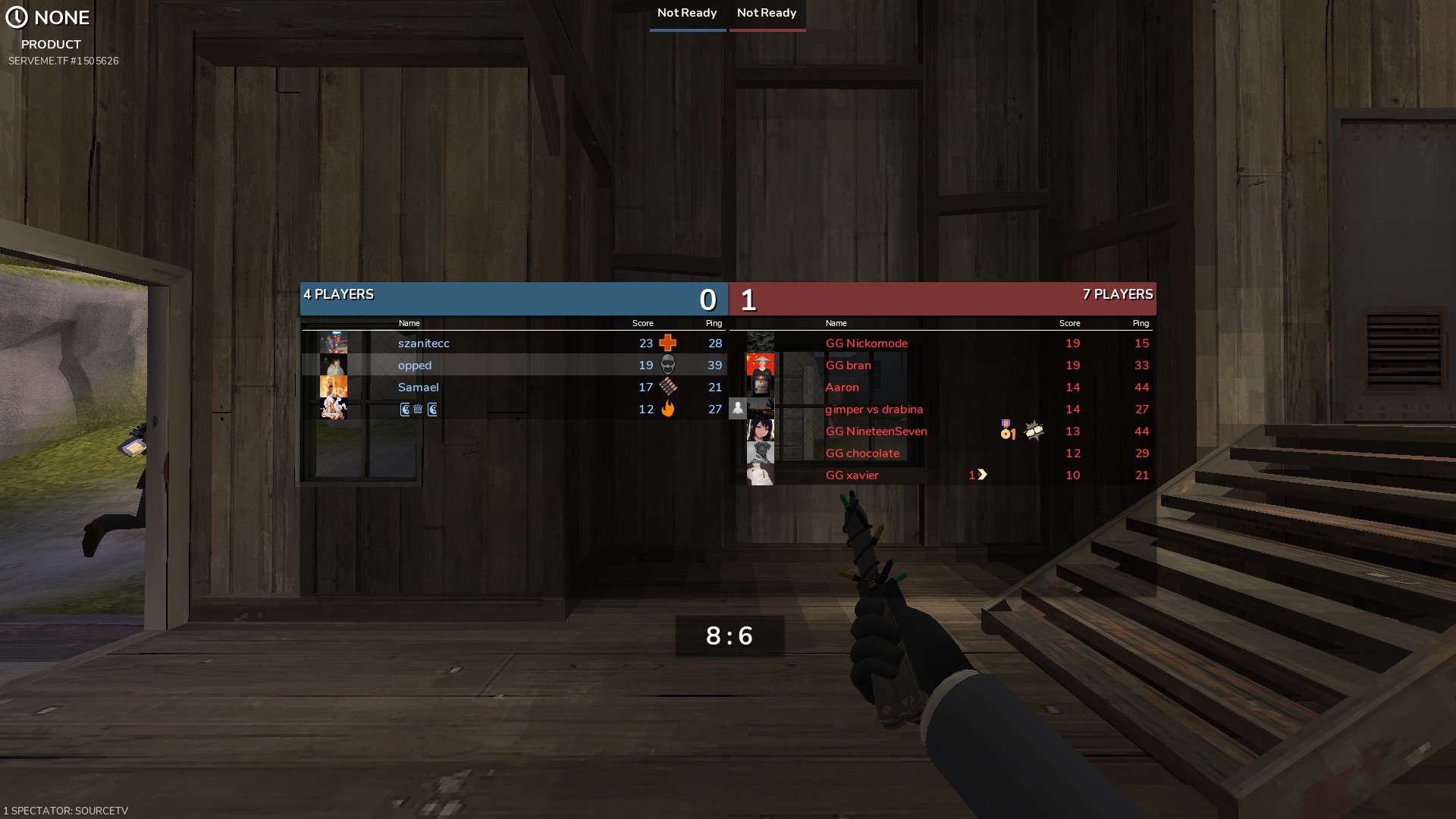Click GG bran's scoreboard entry
This screenshot has height=819, width=1456.
[848, 366]
